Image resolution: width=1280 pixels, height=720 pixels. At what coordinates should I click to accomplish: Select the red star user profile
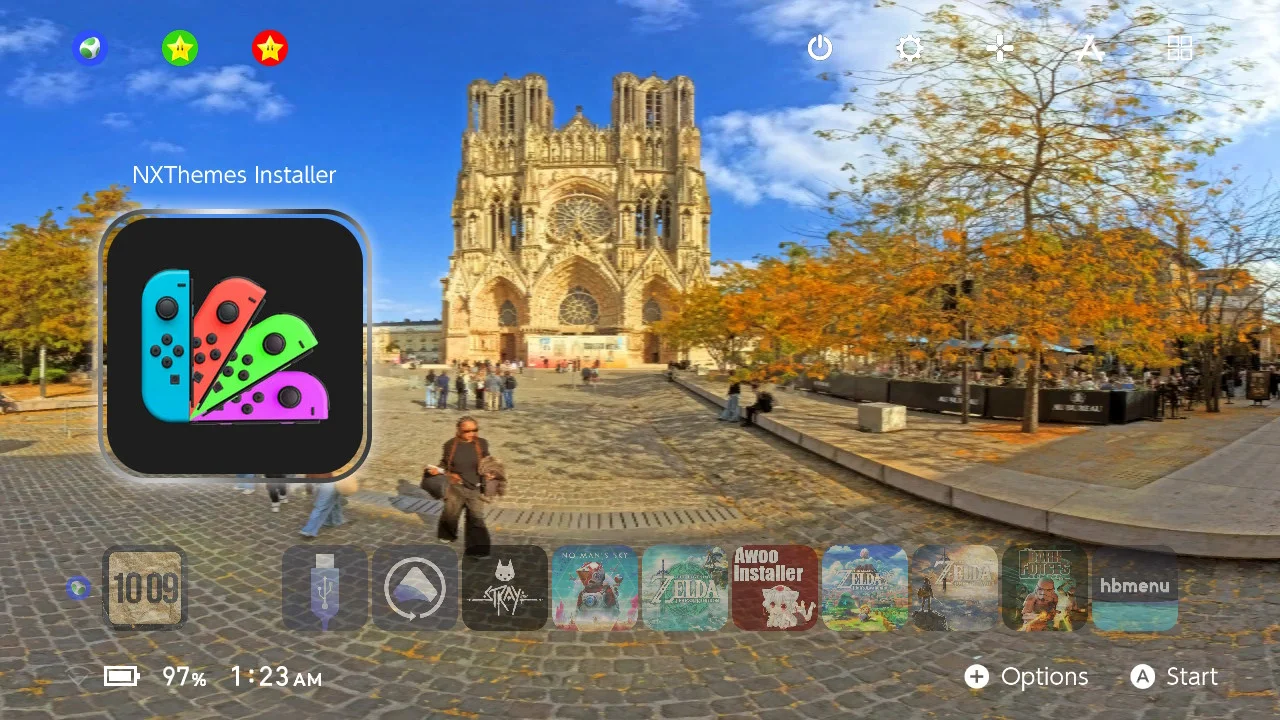point(270,47)
